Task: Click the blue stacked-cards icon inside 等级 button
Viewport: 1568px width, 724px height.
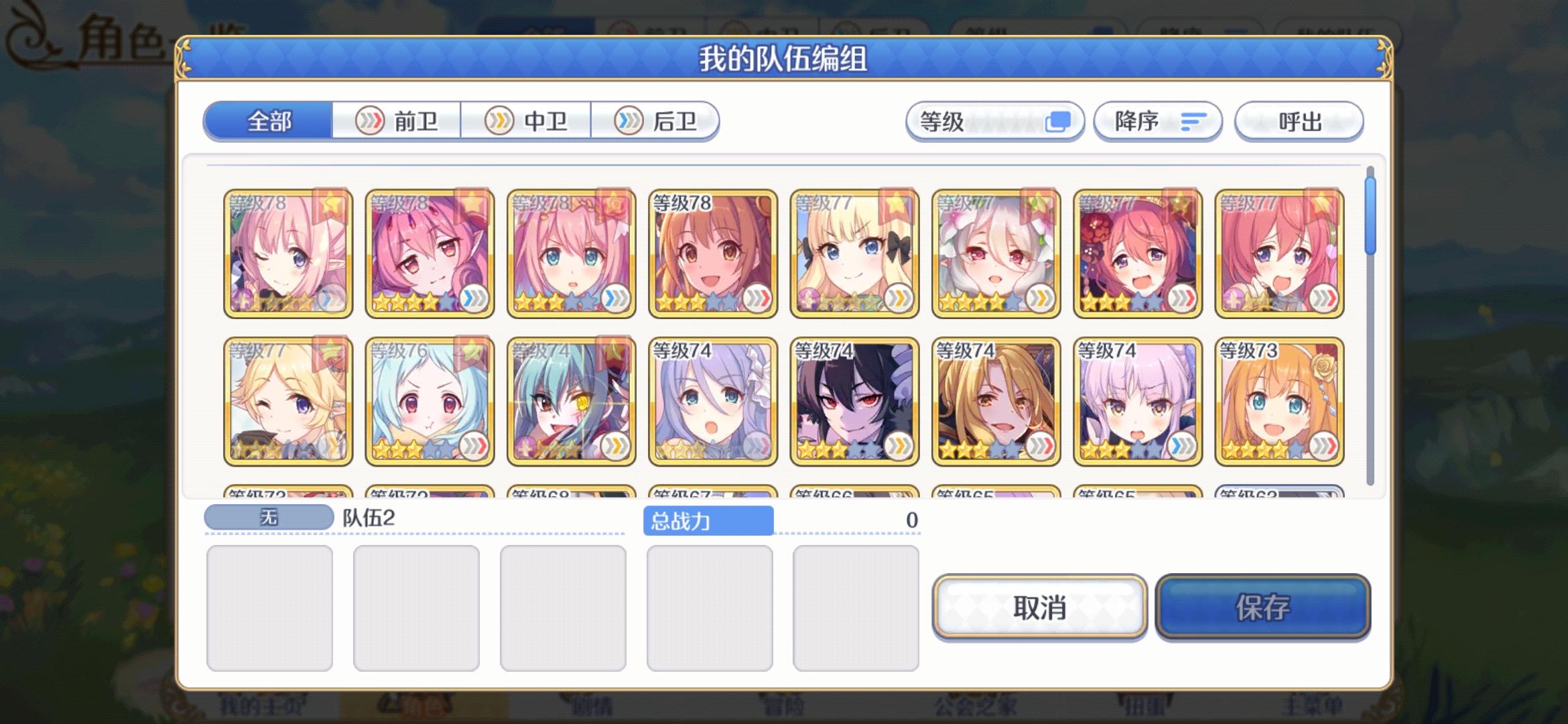Action: click(x=1059, y=121)
